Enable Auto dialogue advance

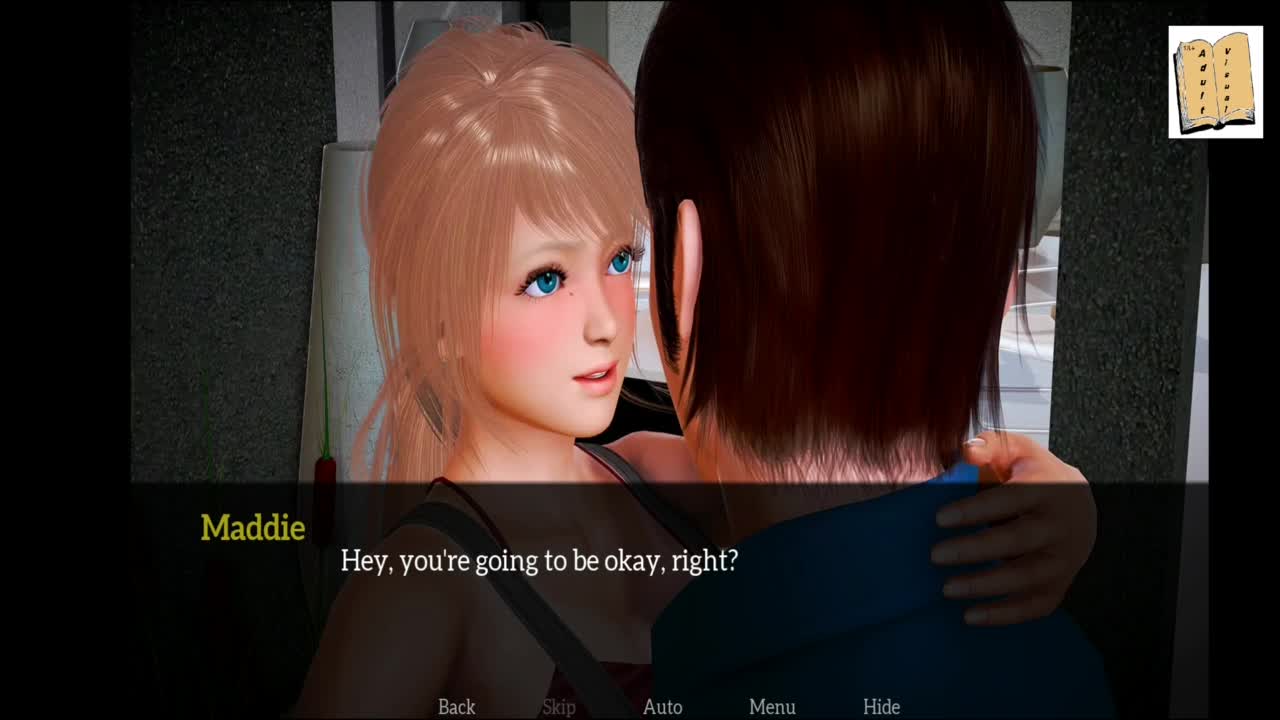(662, 707)
